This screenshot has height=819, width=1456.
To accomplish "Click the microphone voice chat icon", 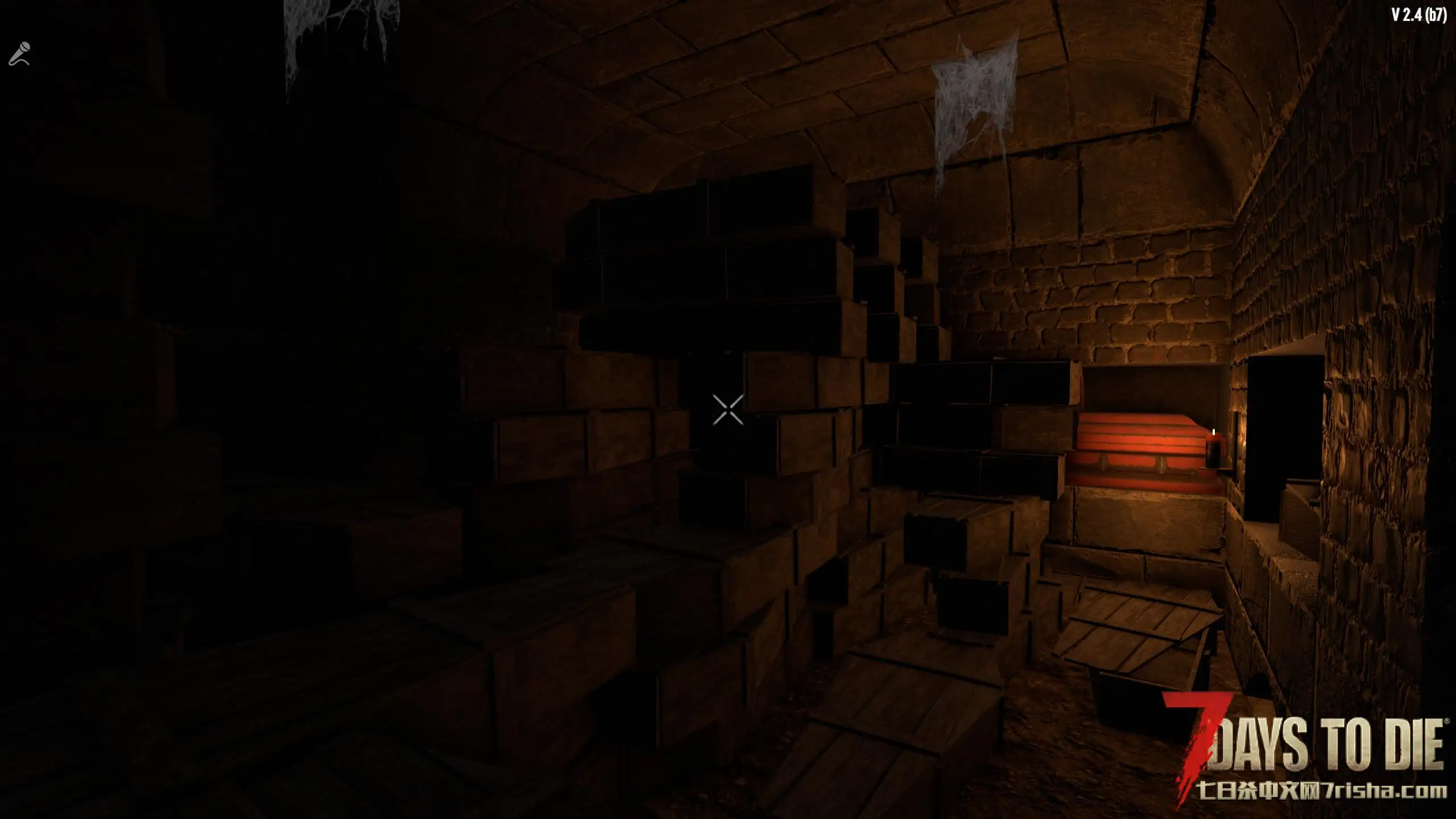I will pyautogui.click(x=19, y=54).
